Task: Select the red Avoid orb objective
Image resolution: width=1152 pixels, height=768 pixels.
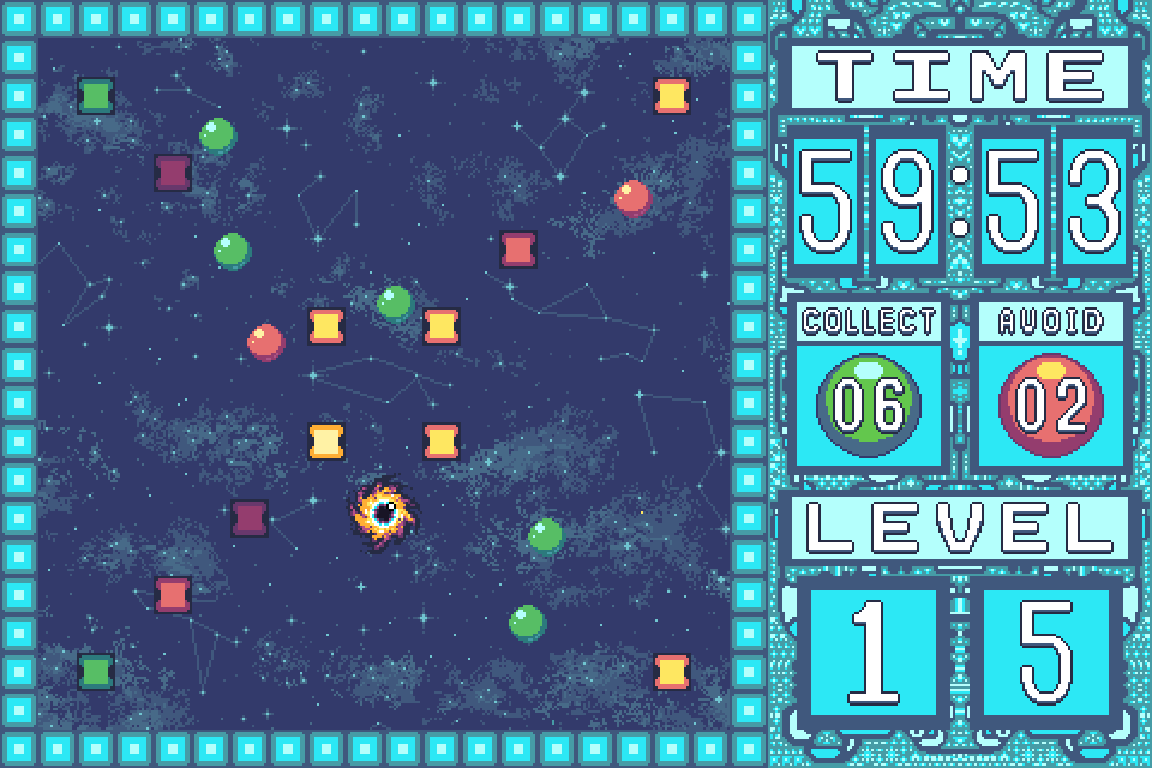Action: tap(1050, 404)
